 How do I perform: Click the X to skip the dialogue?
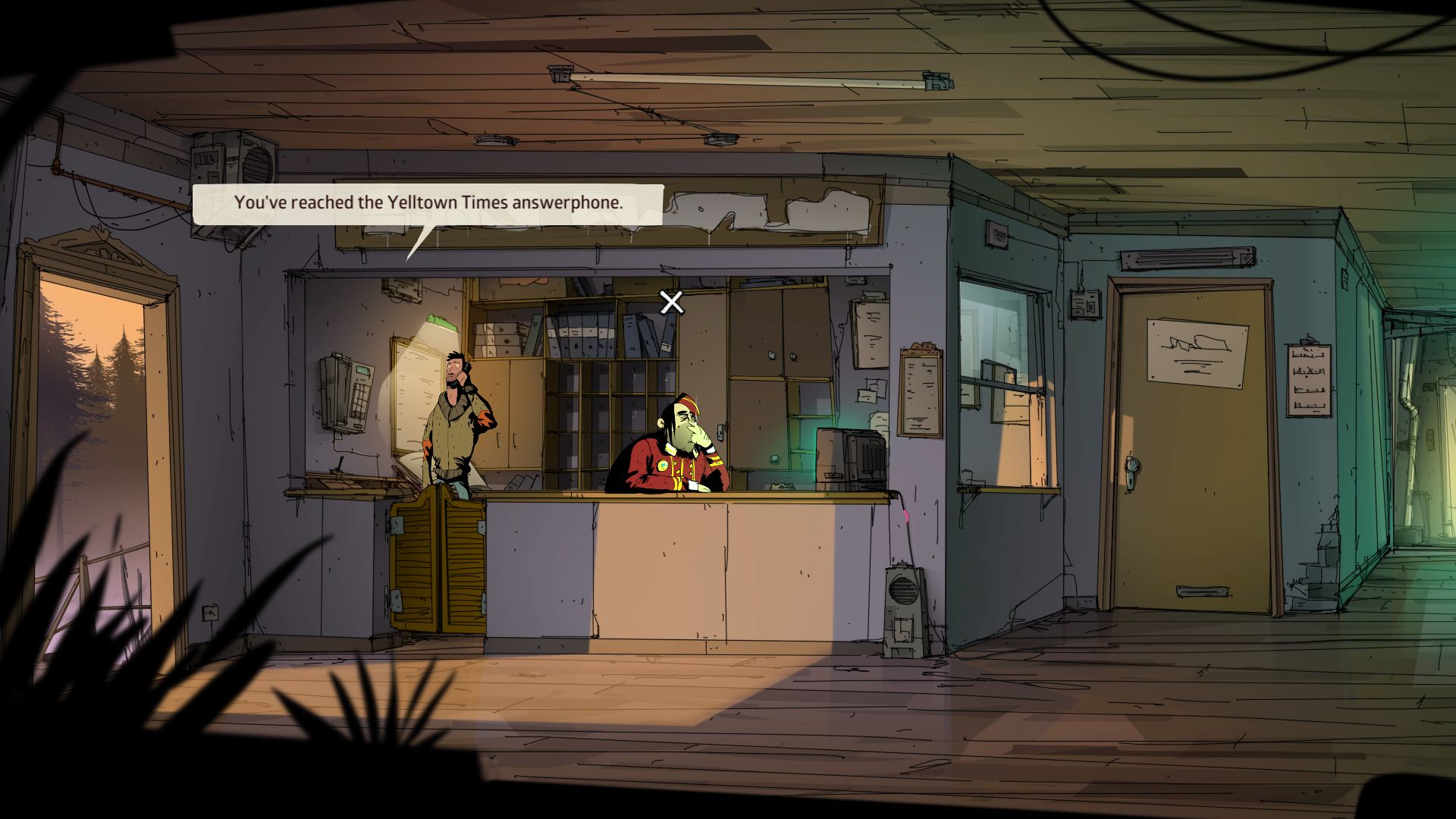(671, 303)
